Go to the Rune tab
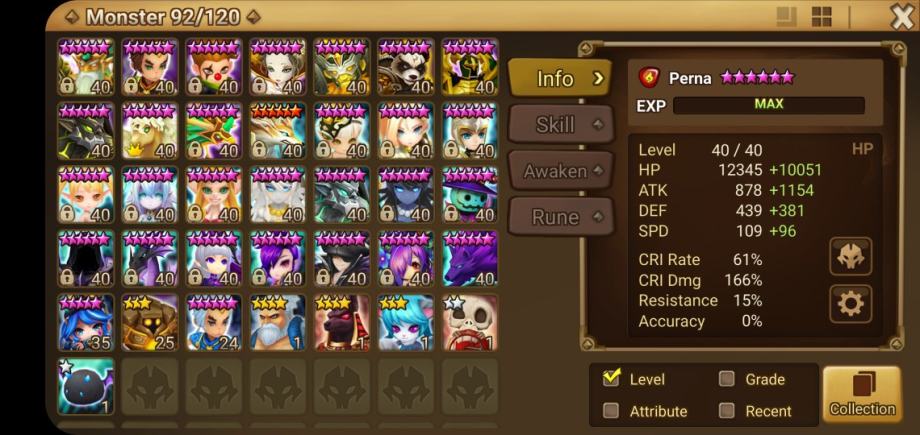 (560, 216)
